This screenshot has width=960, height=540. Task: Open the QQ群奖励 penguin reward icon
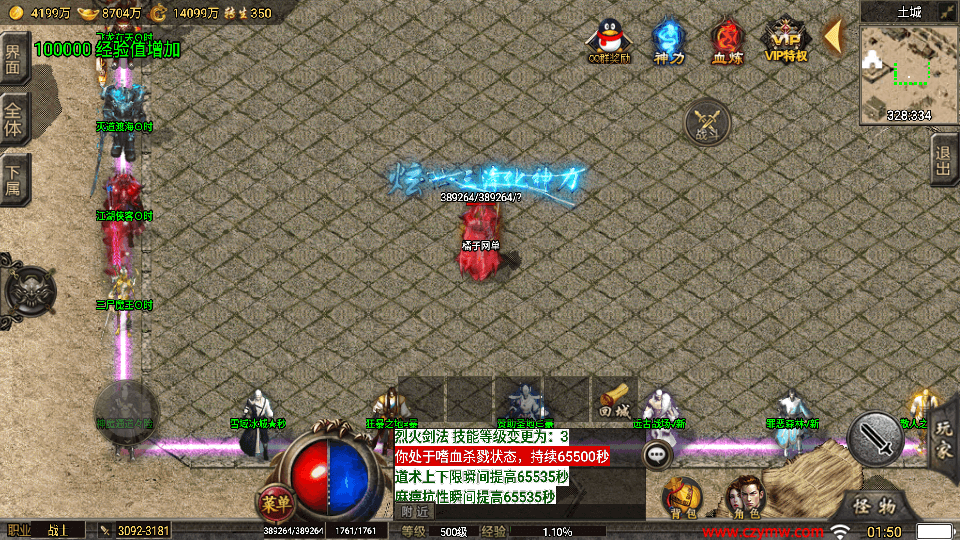tap(609, 40)
